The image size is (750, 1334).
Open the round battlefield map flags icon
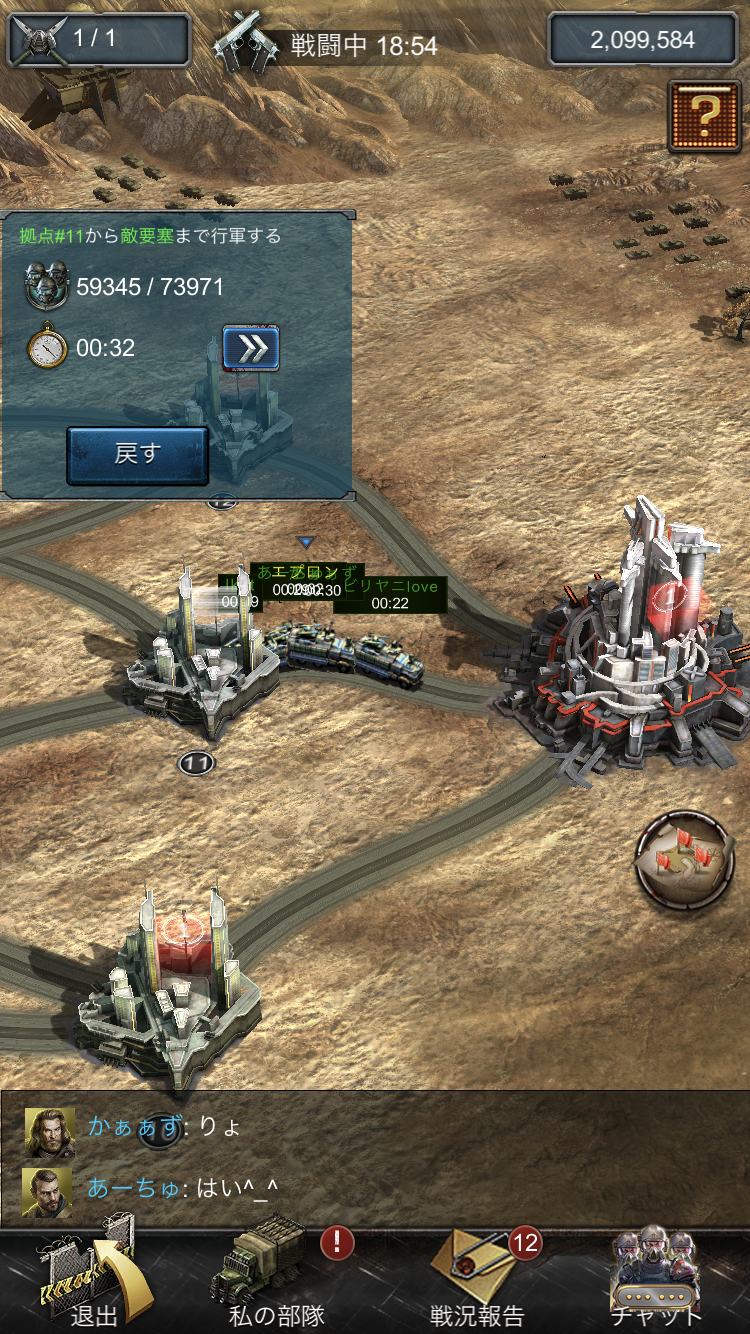click(685, 860)
